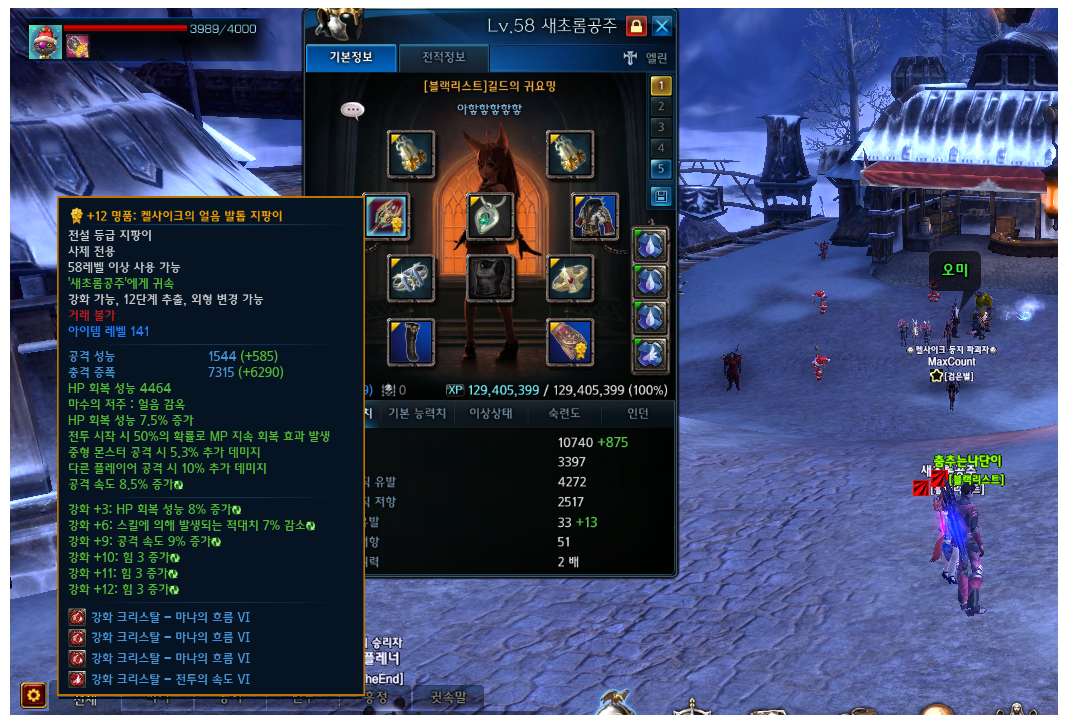Choose equipment preset number 3
Image resolution: width=1069 pixels, height=726 pixels.
(660, 127)
